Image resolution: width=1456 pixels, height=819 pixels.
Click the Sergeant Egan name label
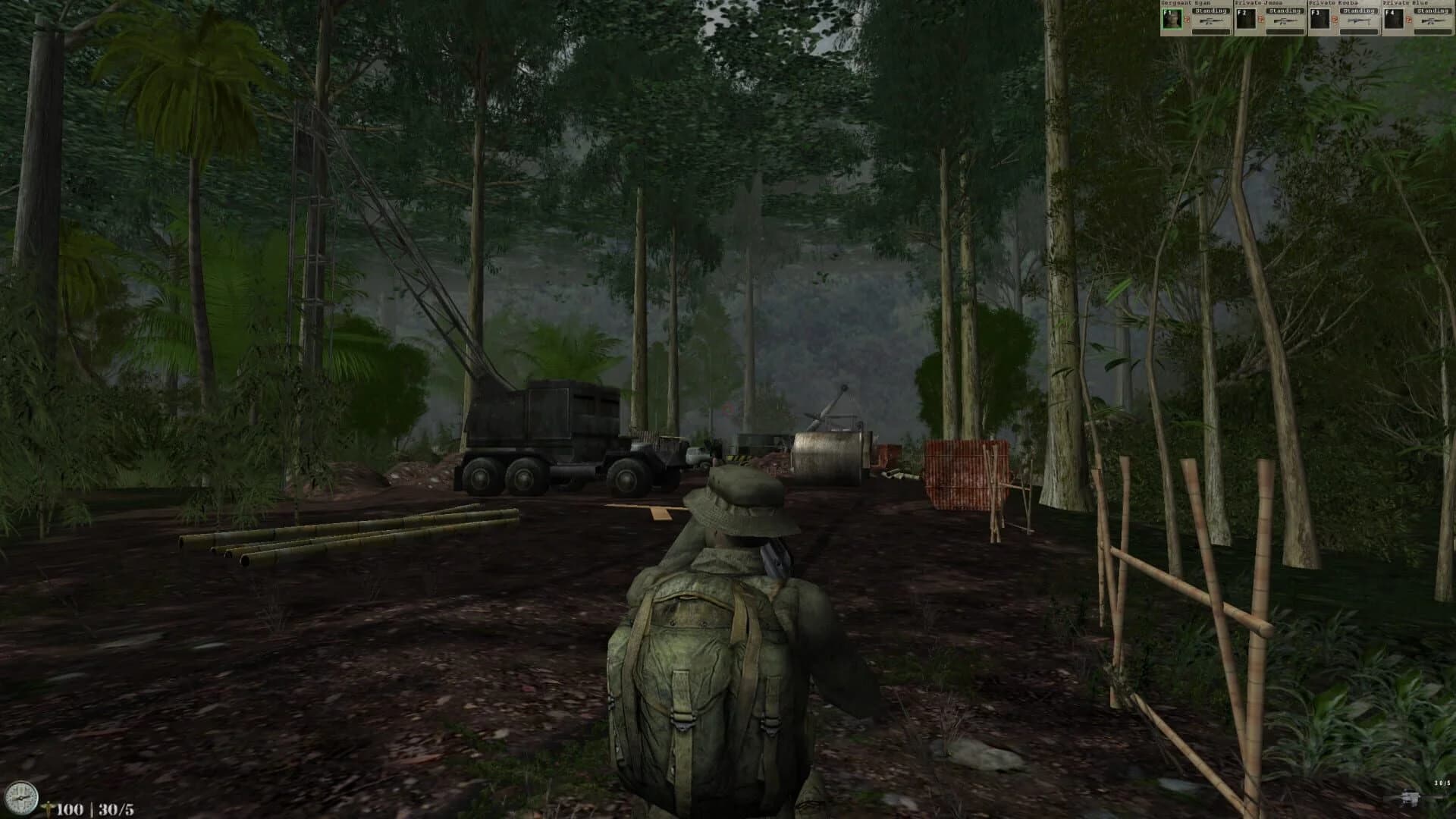[1187, 3]
